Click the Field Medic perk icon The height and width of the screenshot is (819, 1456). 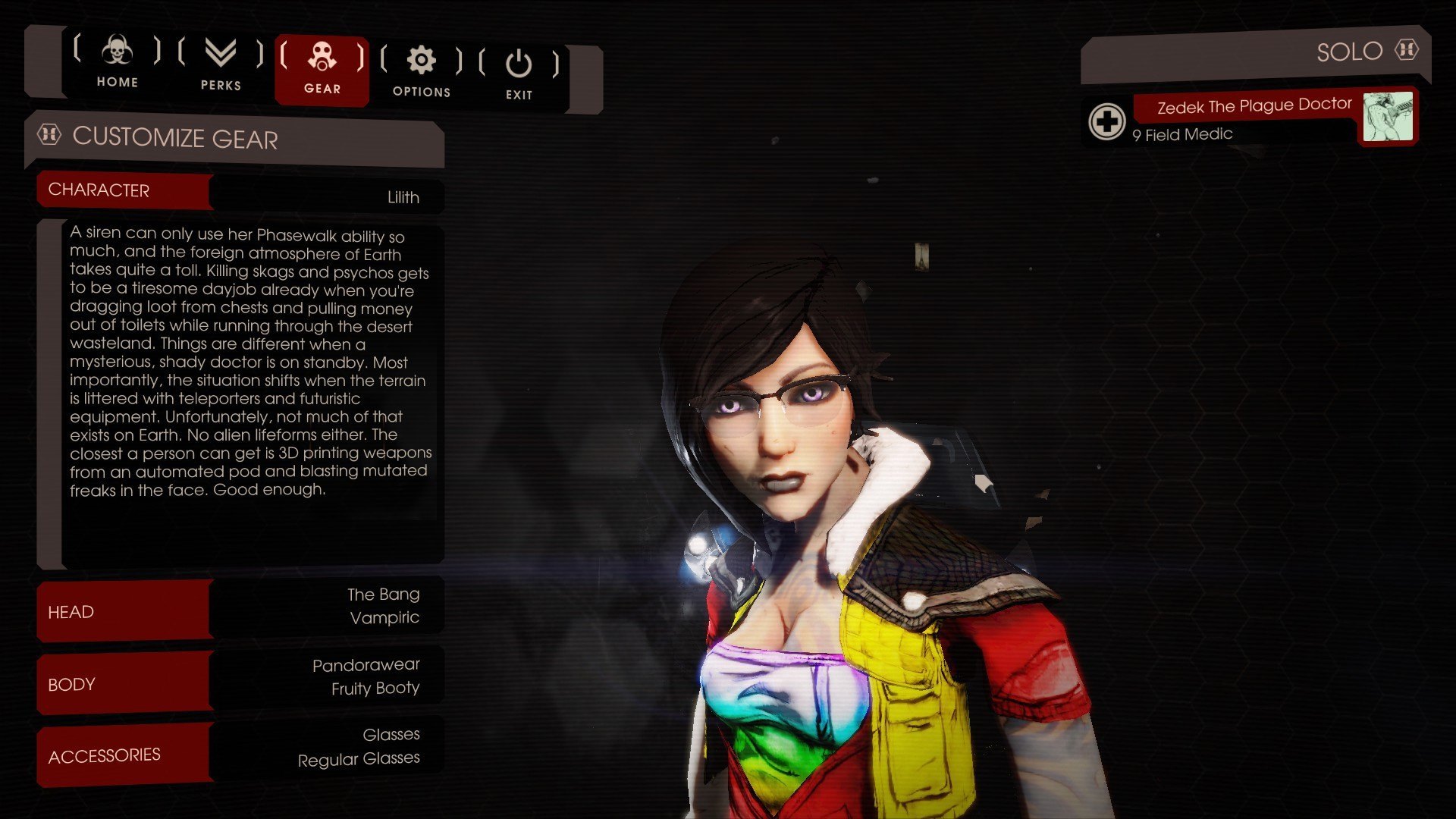(1106, 121)
